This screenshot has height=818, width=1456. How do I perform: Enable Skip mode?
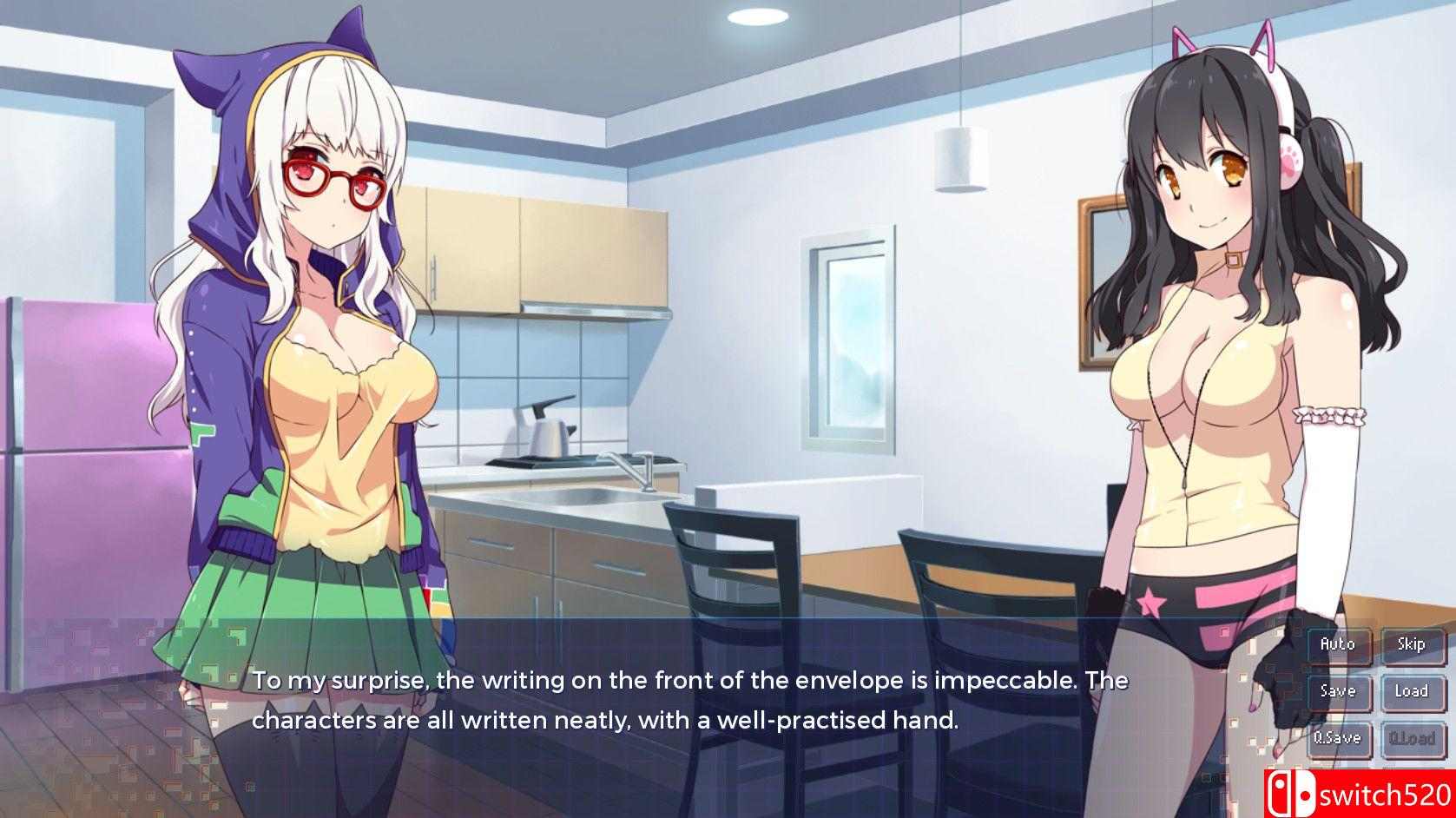tap(1412, 644)
